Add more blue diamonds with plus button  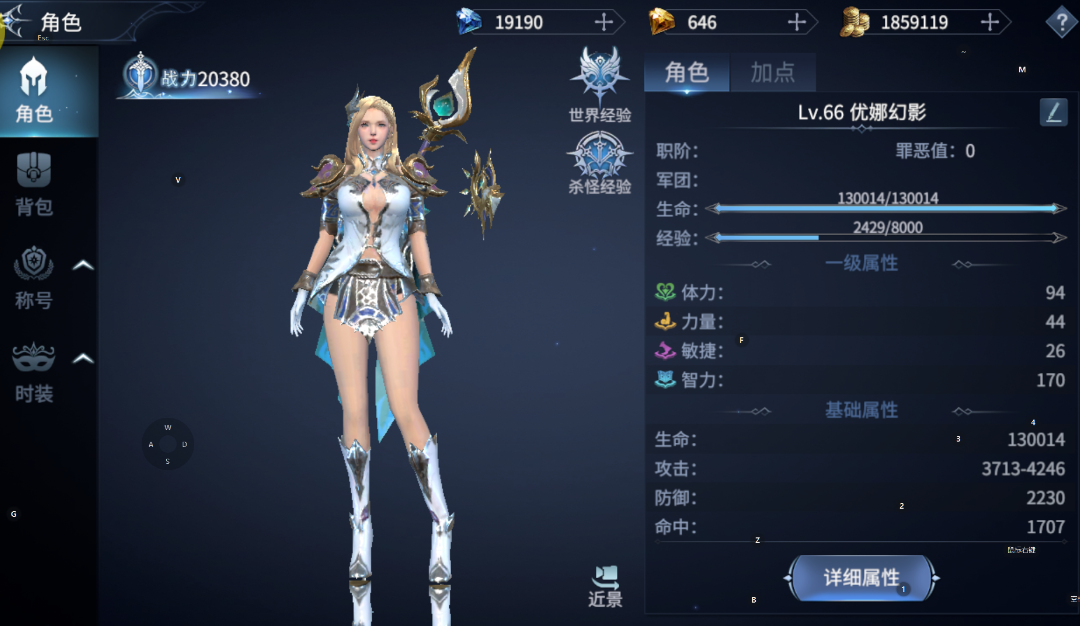tap(604, 22)
